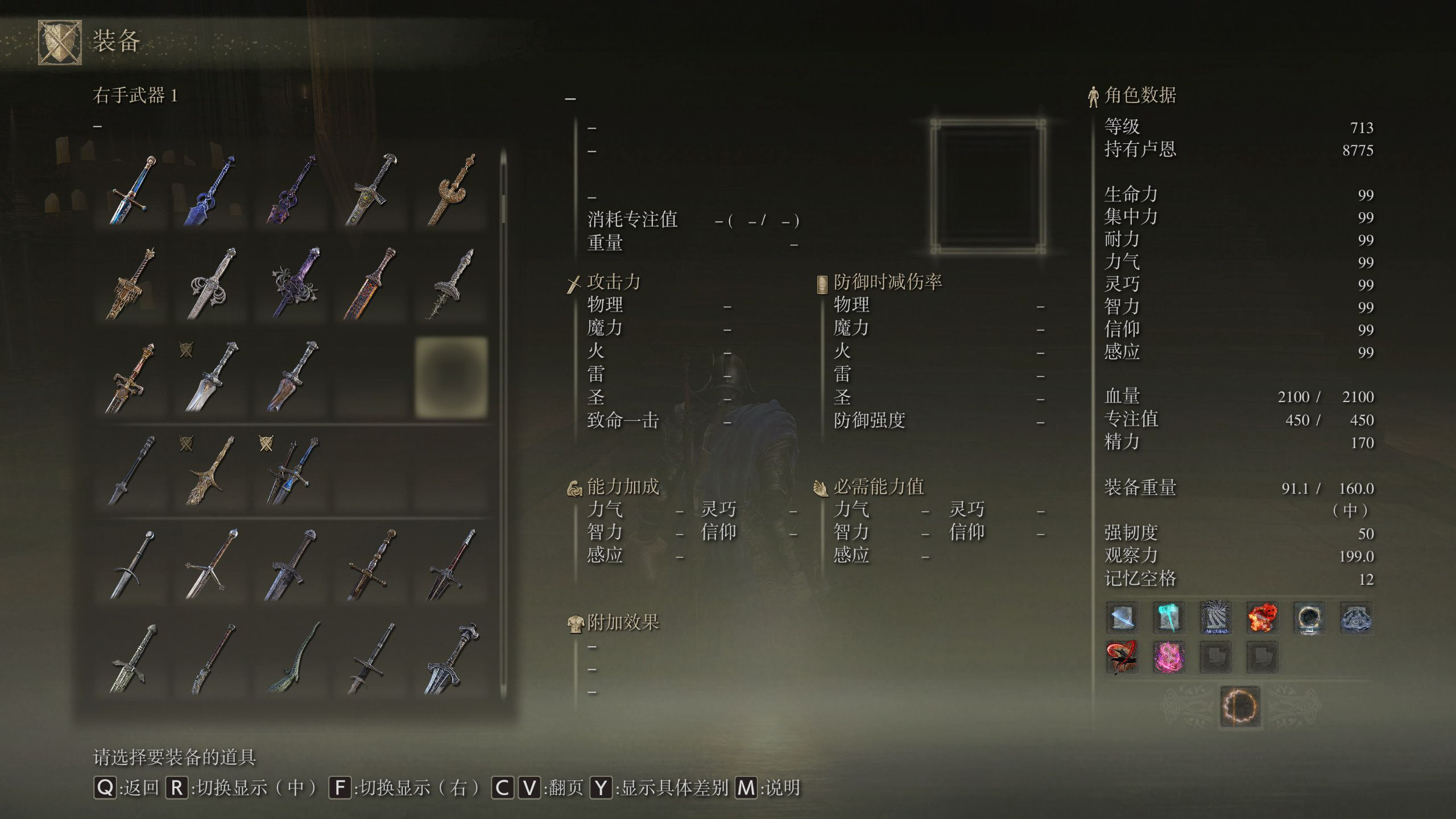Select the purple sword with ornate filigree guard

point(291,283)
